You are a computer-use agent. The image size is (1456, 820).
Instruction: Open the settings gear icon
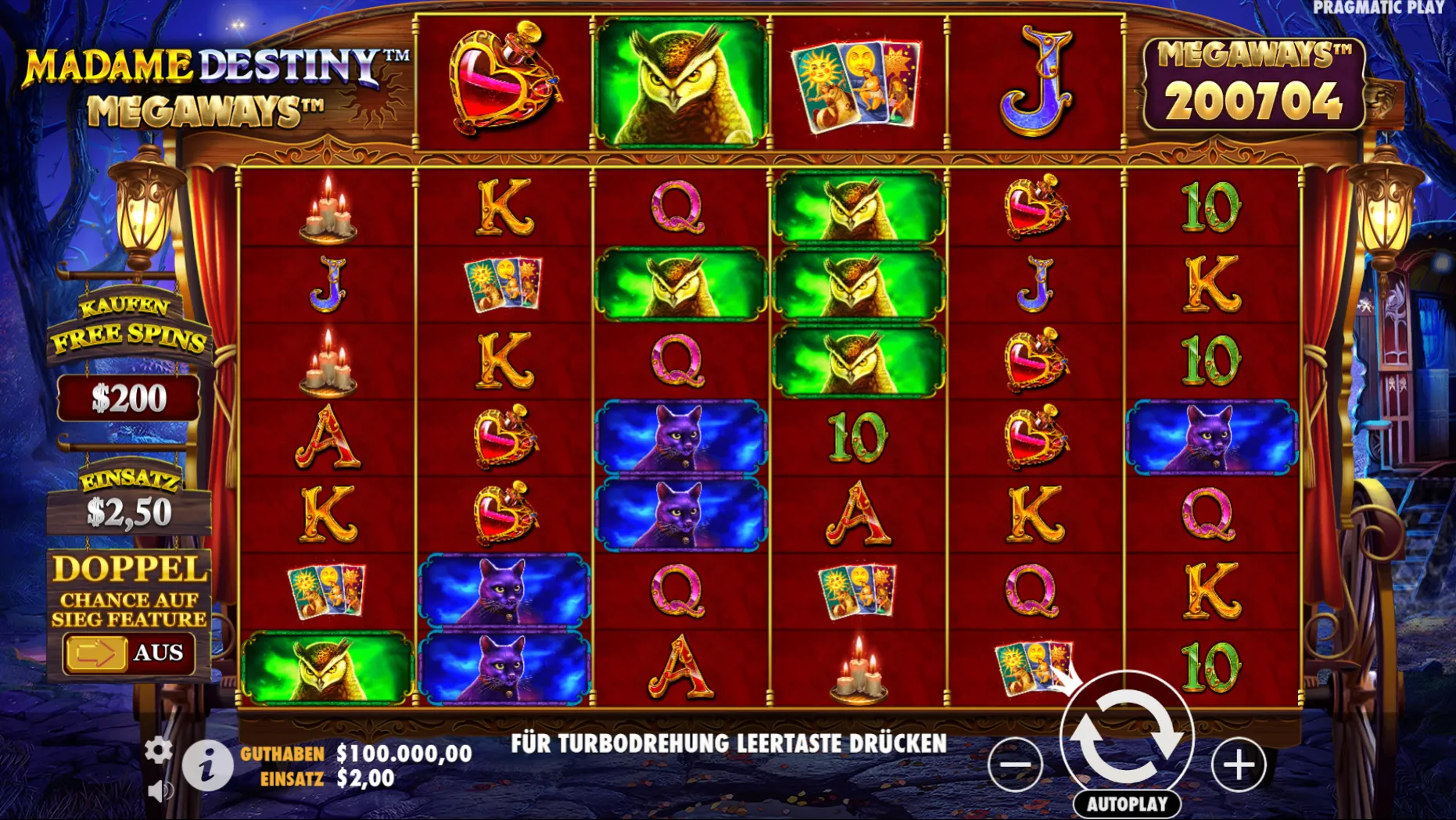click(160, 749)
